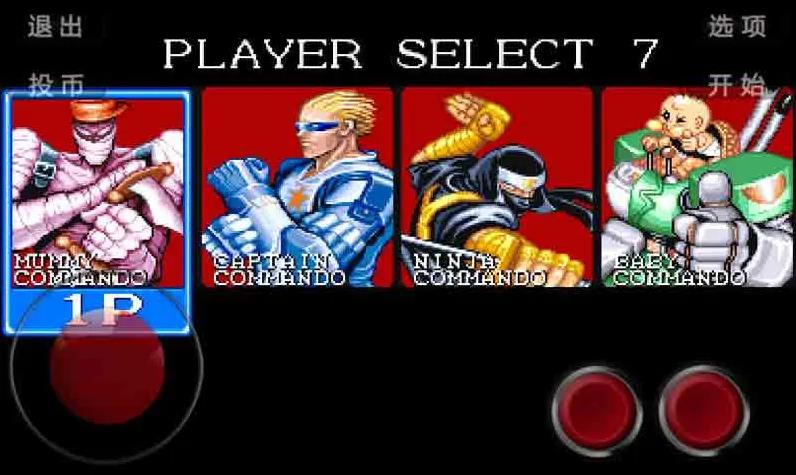Insert a coin with 投币

click(x=55, y=85)
